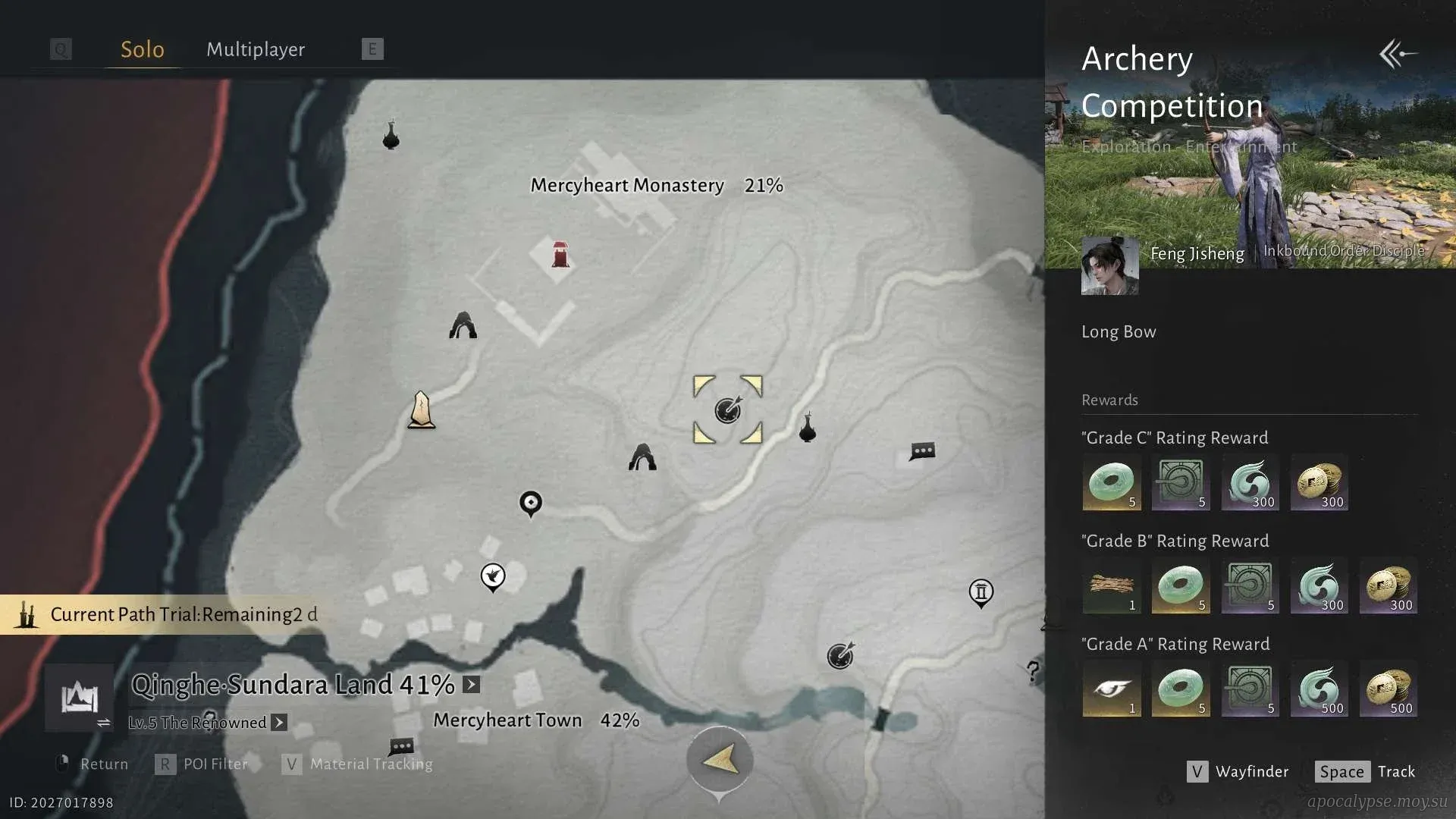1456x819 pixels.
Task: Activate the Wayfinder option
Action: tap(1238, 771)
